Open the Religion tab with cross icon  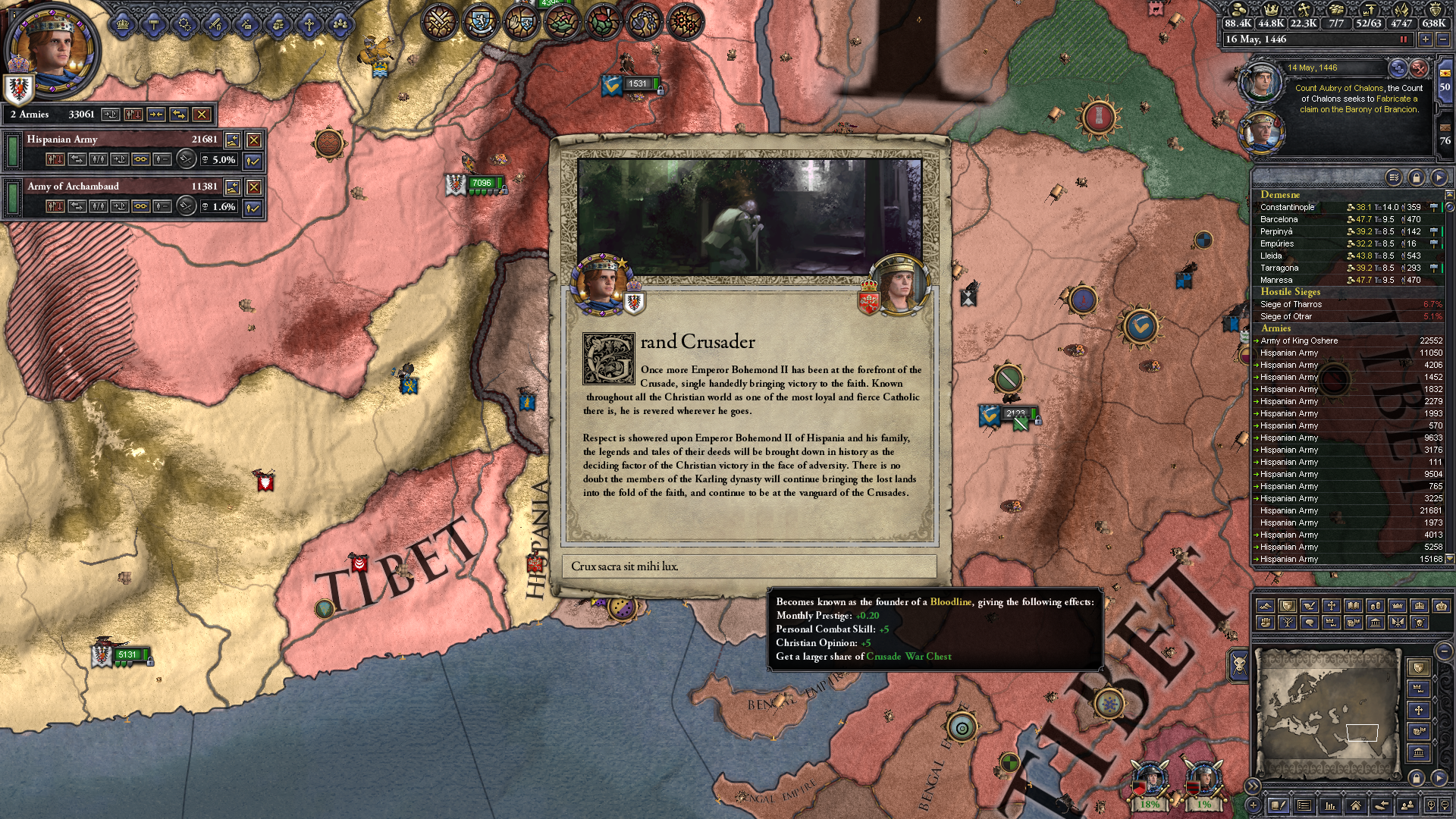click(x=309, y=24)
